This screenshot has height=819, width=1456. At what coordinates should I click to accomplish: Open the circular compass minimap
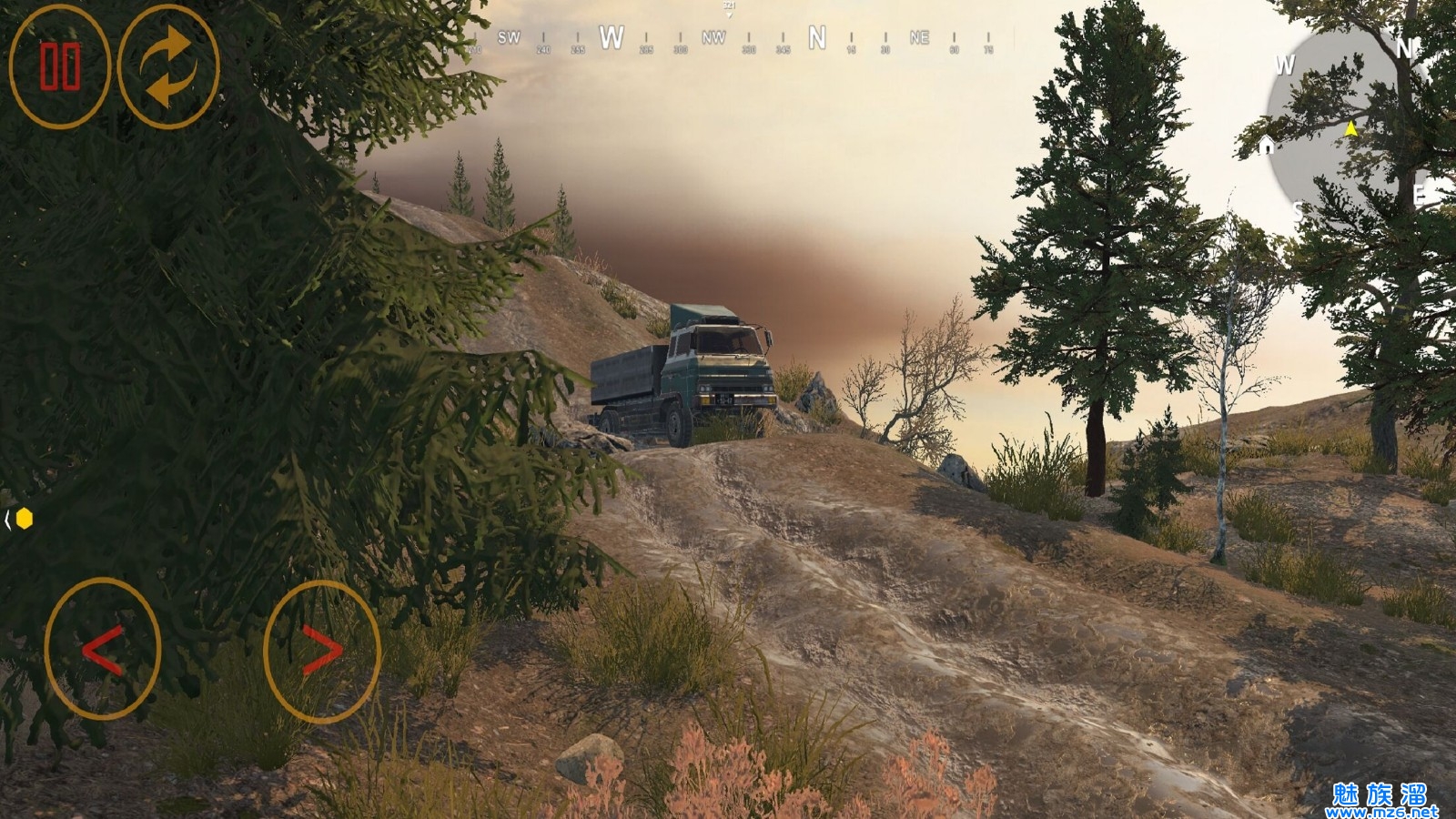1344,127
